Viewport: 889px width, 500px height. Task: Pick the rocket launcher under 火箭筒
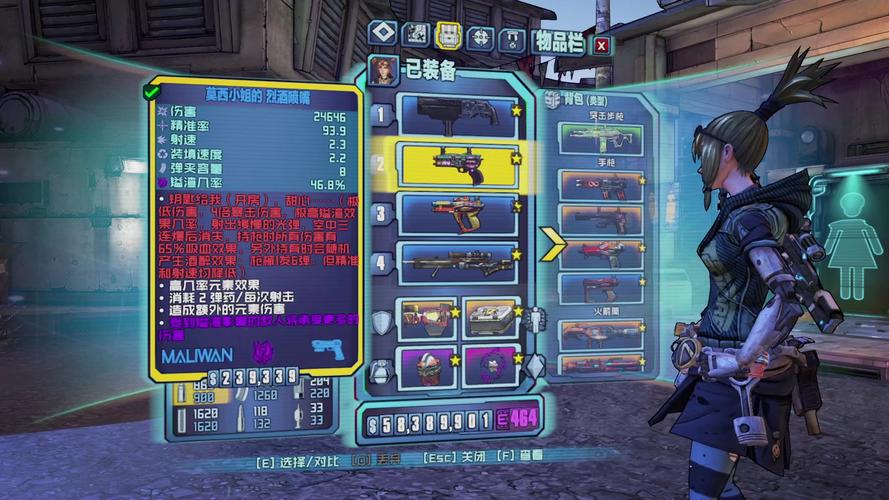(599, 333)
